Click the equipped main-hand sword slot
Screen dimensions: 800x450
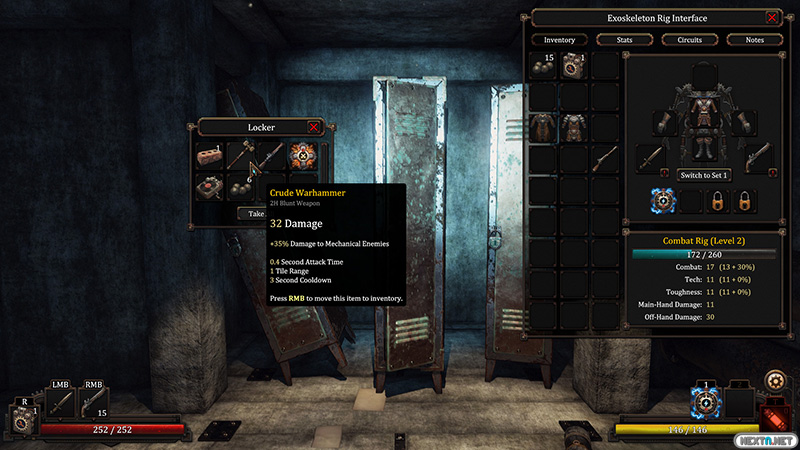coord(652,157)
